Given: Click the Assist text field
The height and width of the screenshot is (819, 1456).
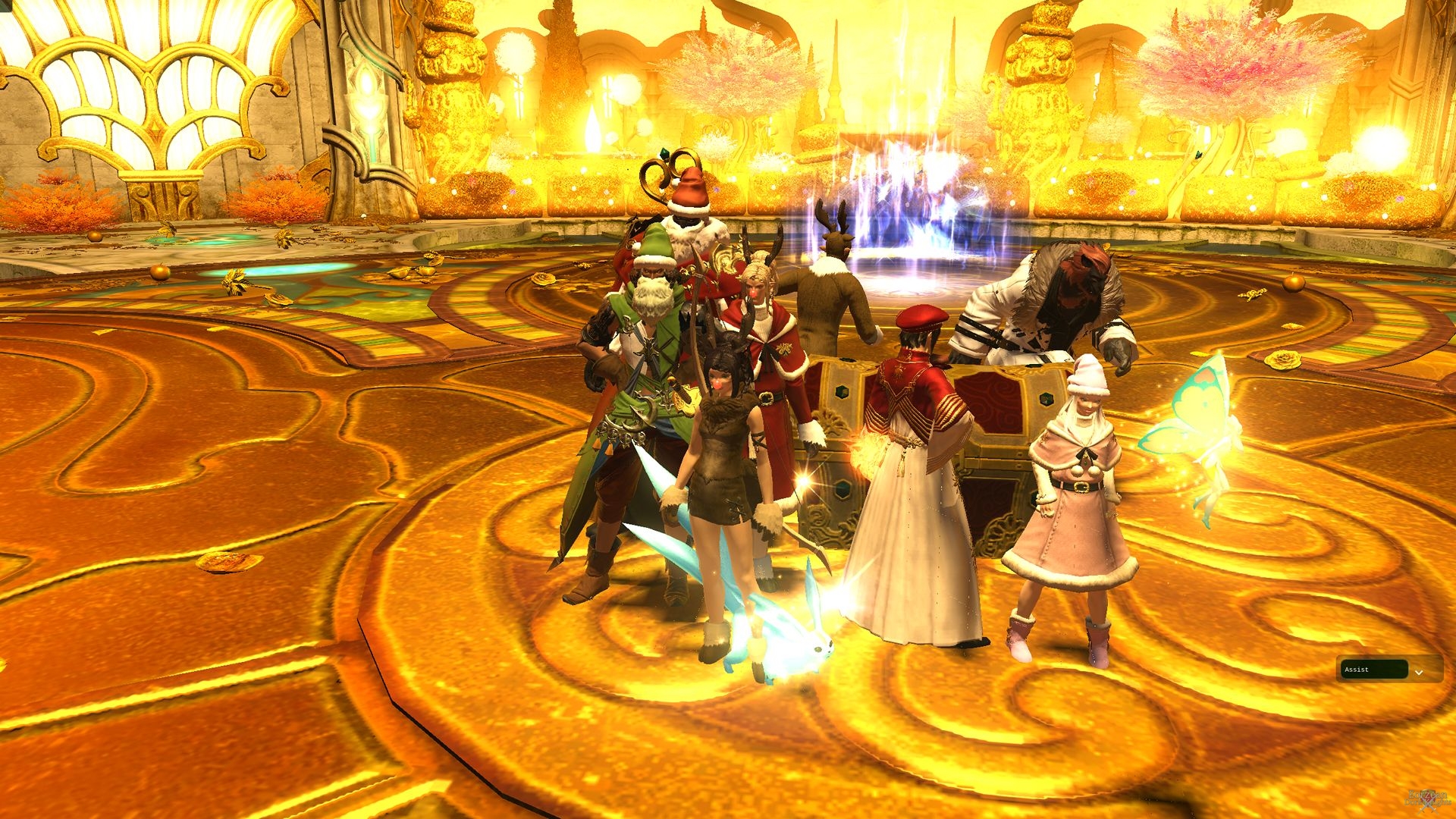Looking at the screenshot, I should coord(1374,670).
